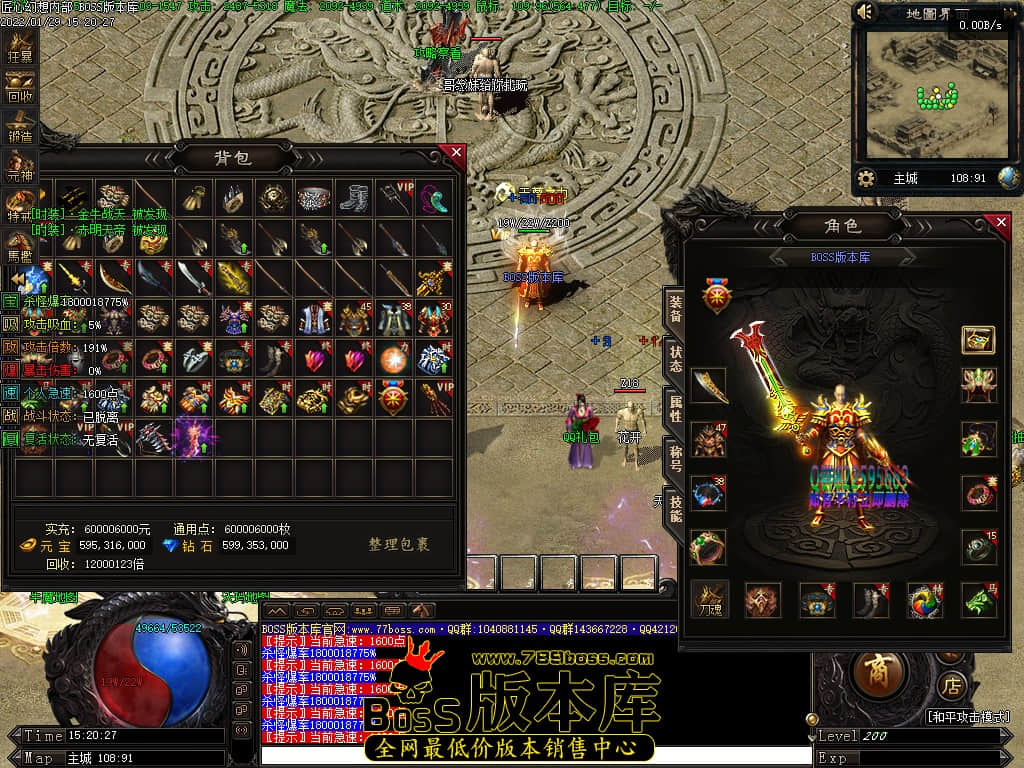Choose the pink tentacle item in the bag
The image size is (1024, 768).
[434, 198]
